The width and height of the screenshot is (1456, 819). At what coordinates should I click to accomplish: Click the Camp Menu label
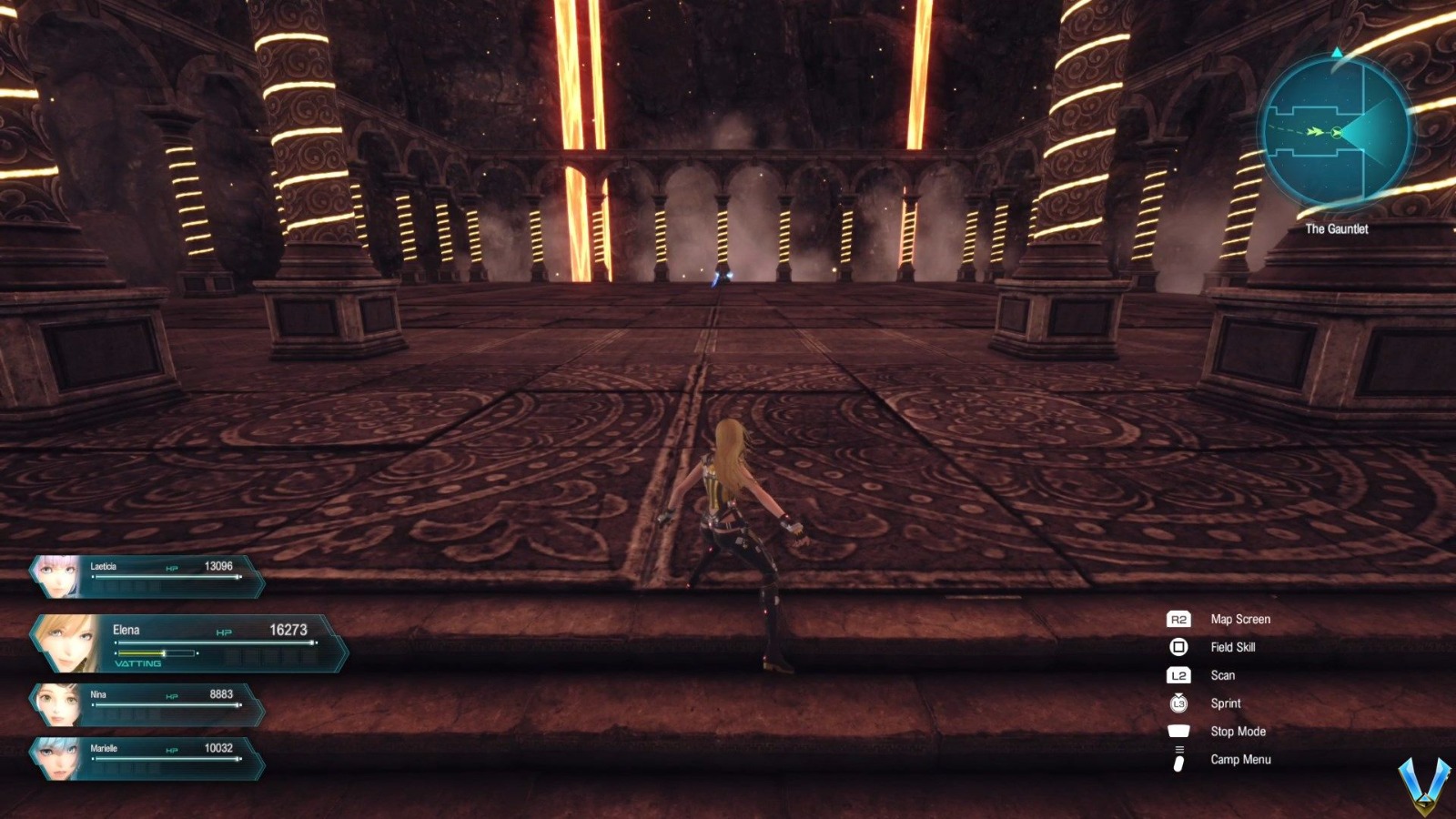tap(1242, 759)
